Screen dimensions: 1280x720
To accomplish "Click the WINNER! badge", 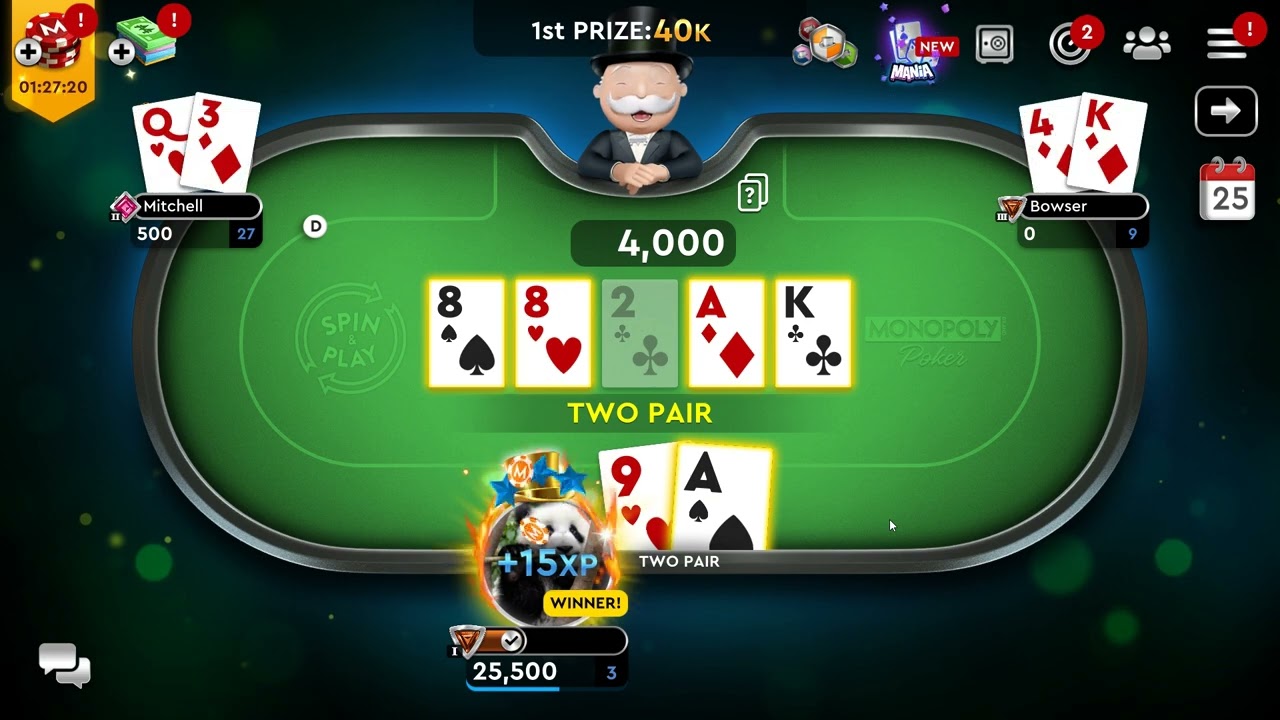I will (x=585, y=603).
